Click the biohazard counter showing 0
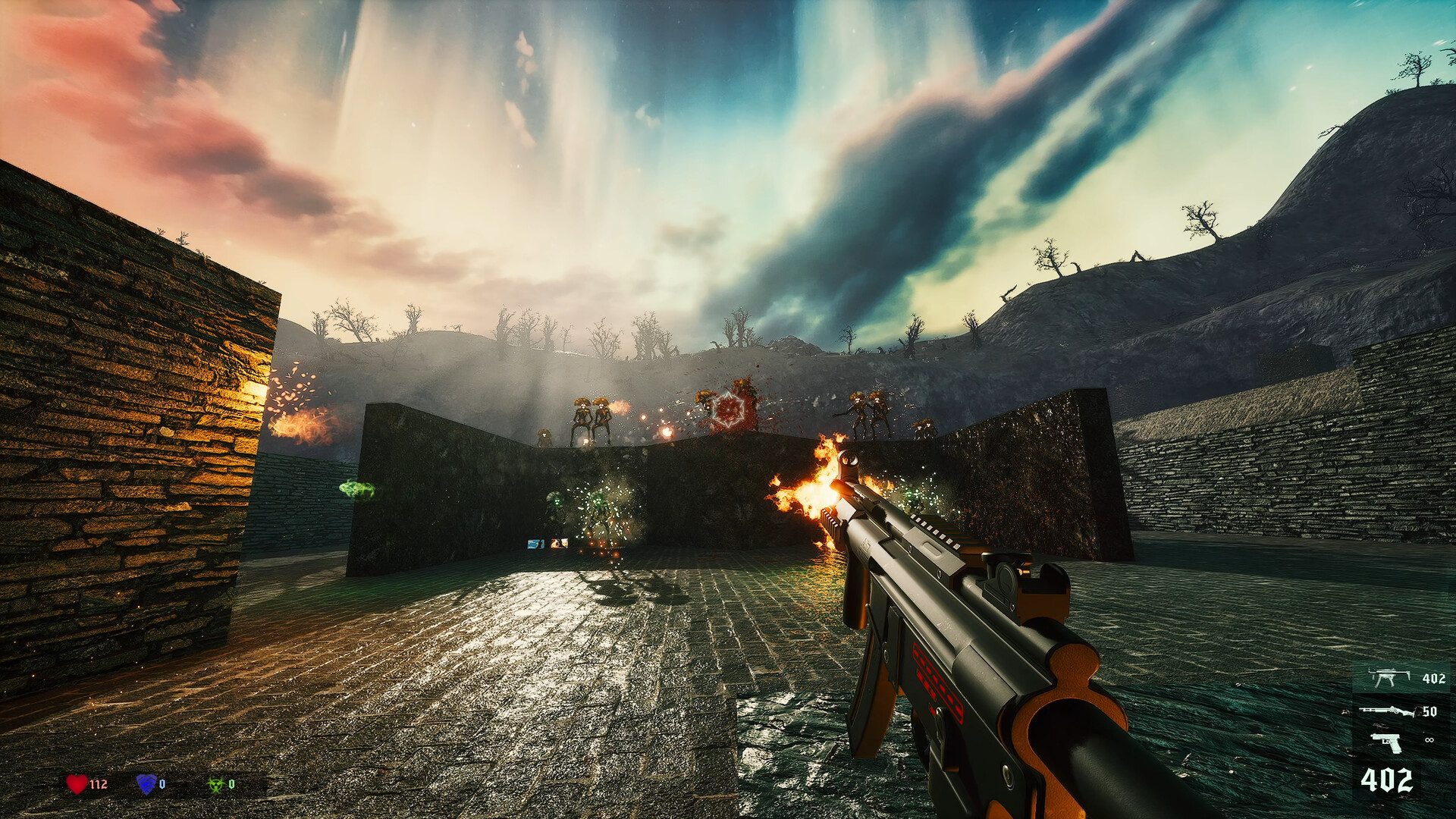This screenshot has height=819, width=1456. [232, 783]
